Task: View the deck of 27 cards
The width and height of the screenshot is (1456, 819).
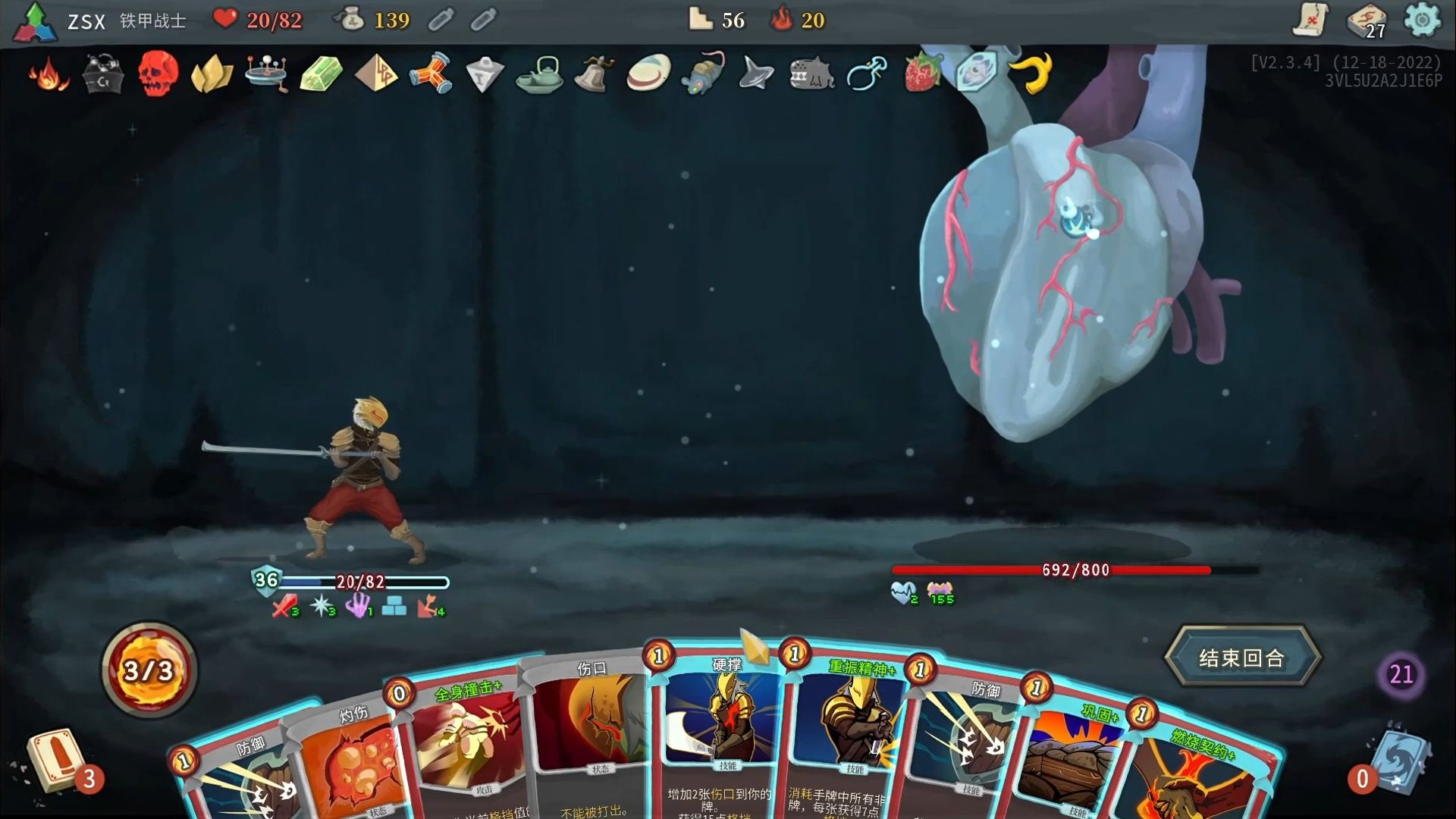Action: coord(1367,20)
